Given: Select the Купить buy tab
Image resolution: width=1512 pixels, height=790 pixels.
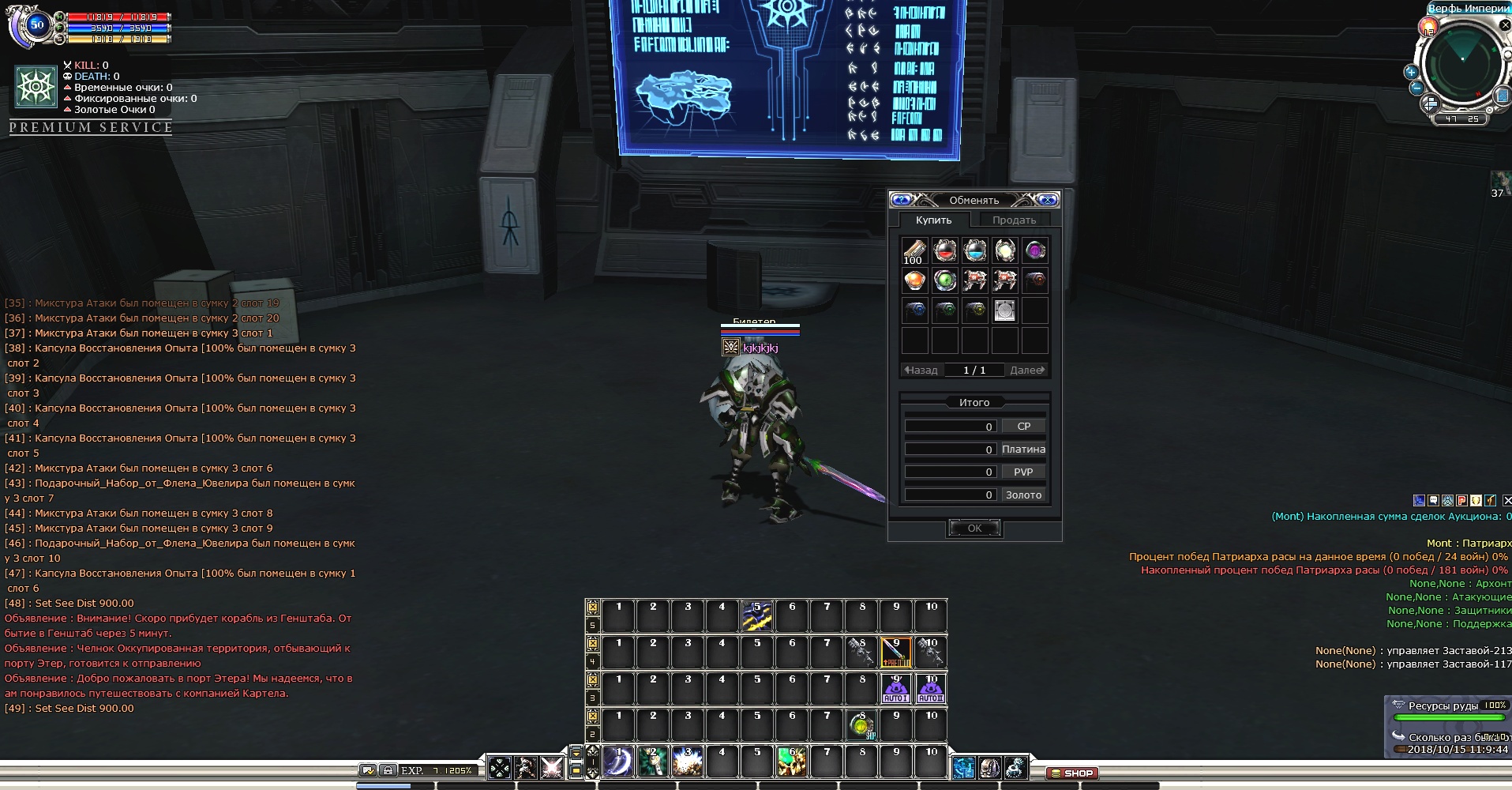Looking at the screenshot, I should point(933,220).
